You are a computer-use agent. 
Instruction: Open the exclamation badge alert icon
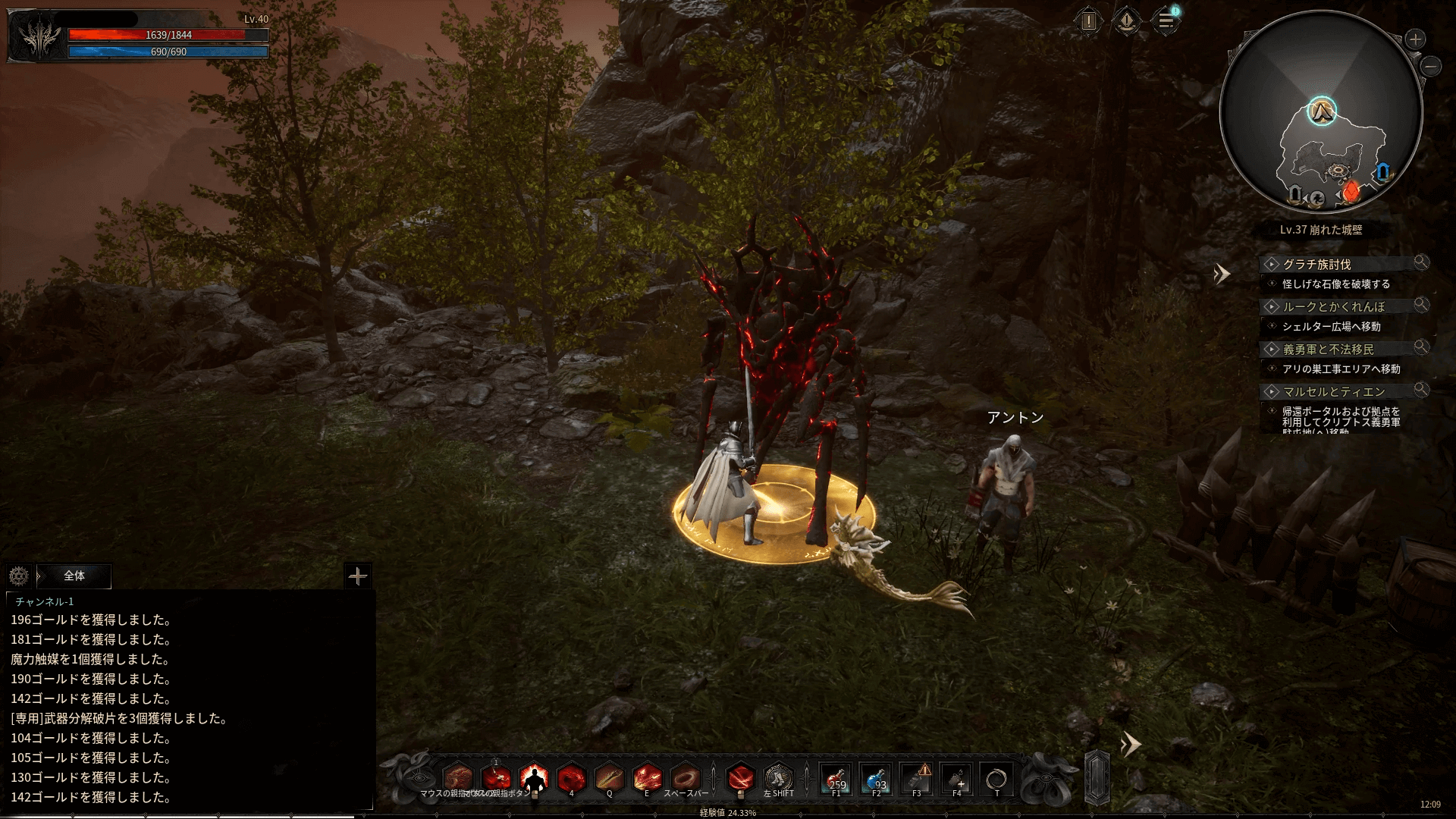point(1127,21)
